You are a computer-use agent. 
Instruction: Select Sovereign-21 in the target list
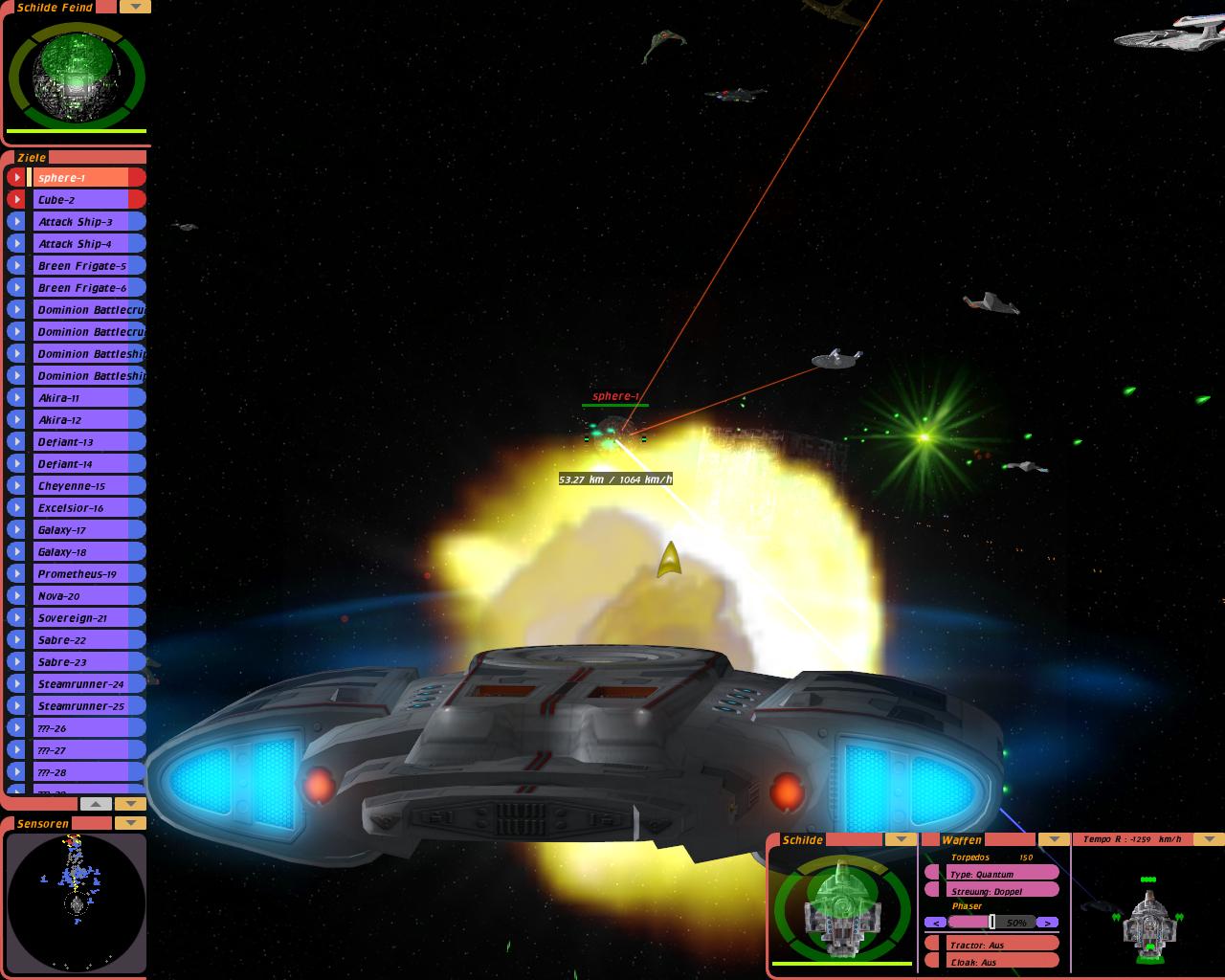point(88,617)
